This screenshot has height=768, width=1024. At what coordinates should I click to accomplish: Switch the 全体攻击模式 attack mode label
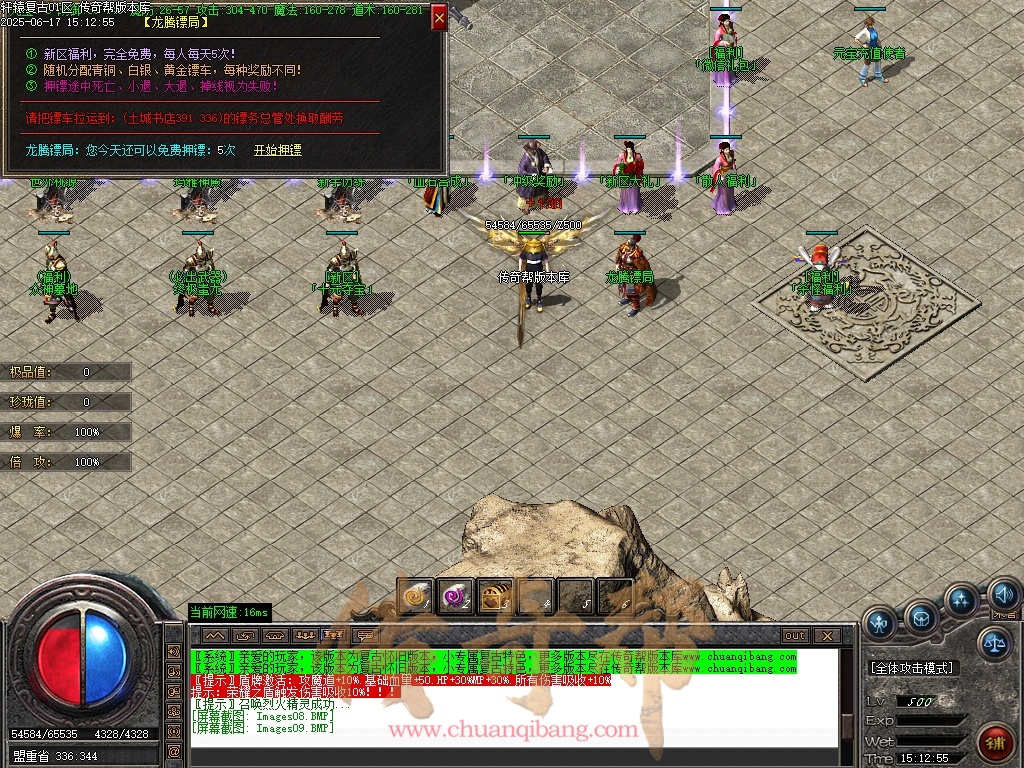click(912, 668)
